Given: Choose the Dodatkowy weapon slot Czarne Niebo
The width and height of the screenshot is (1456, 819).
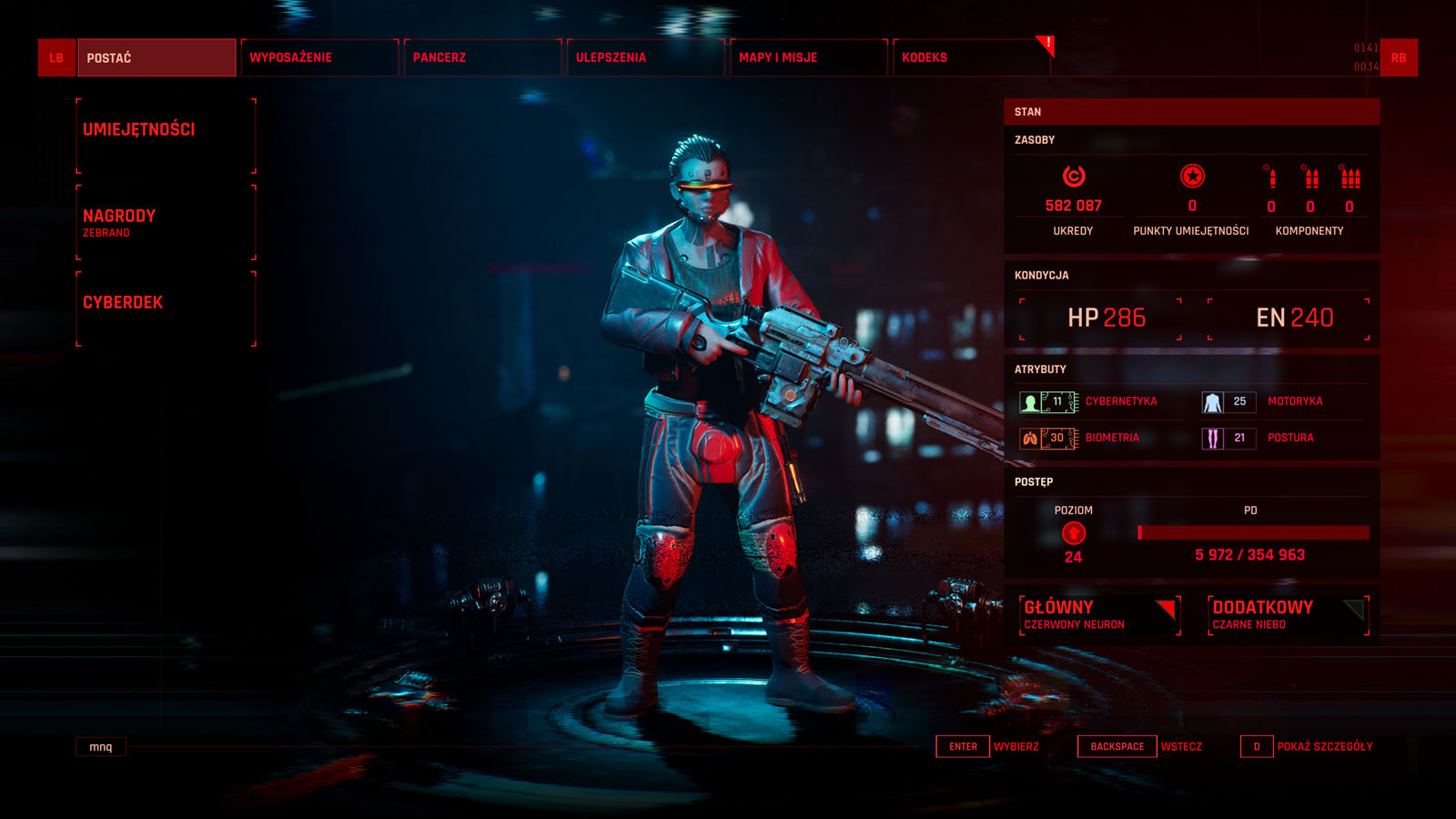Looking at the screenshot, I should 1288,615.
